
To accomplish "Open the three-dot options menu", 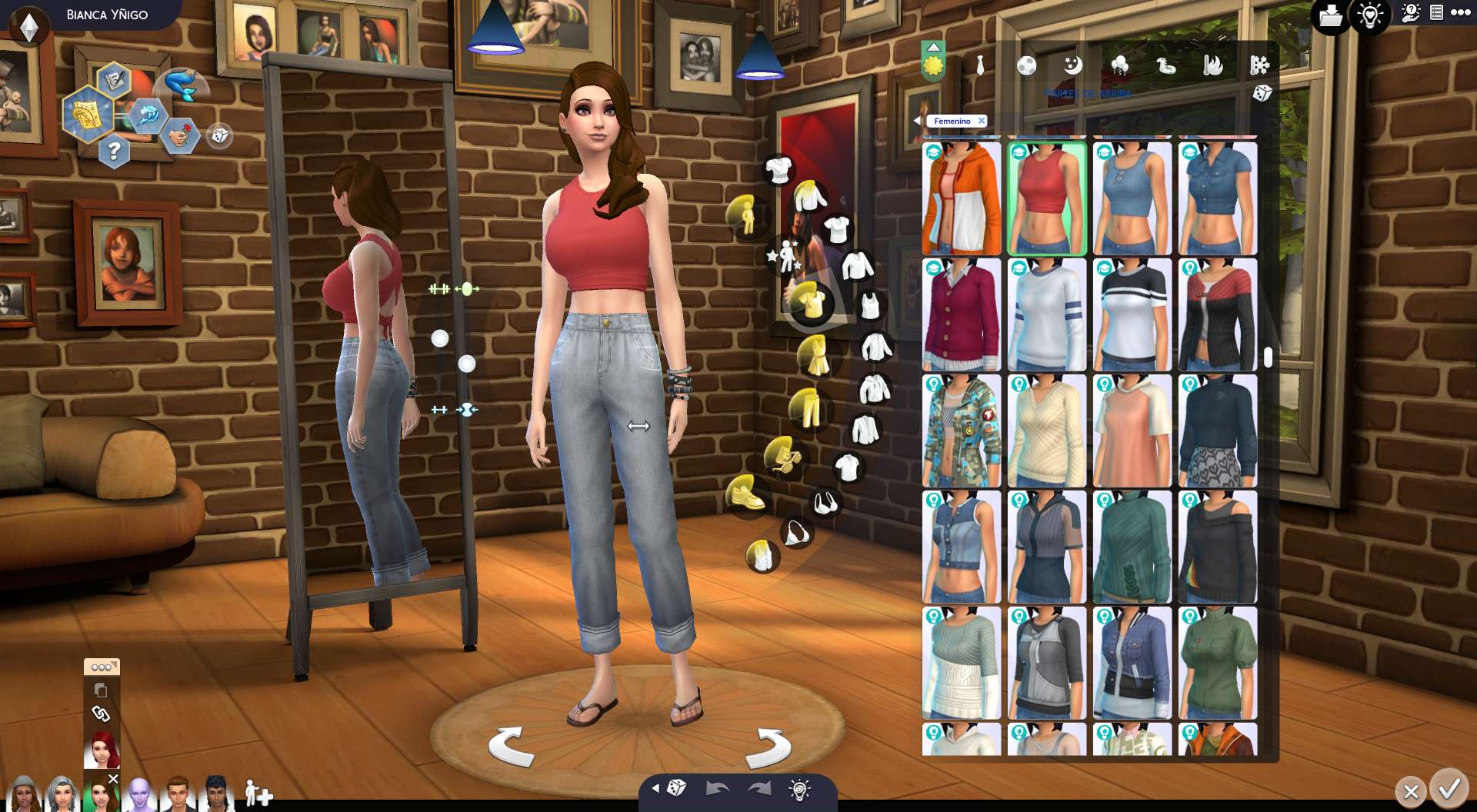I will click(x=1460, y=13).
